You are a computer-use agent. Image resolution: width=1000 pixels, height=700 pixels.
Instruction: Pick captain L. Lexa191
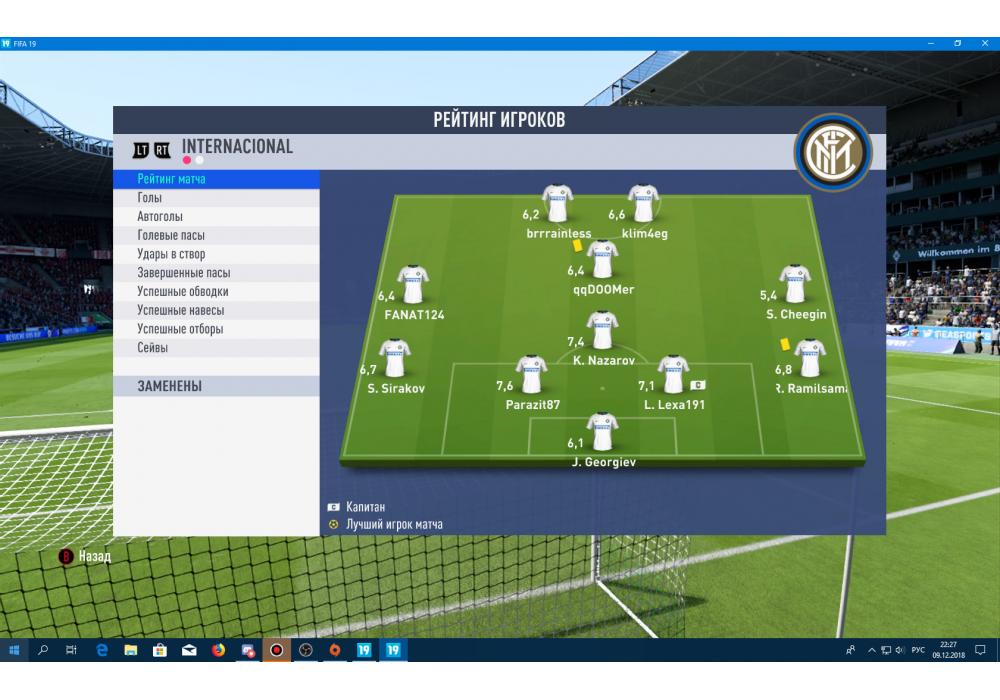(674, 375)
